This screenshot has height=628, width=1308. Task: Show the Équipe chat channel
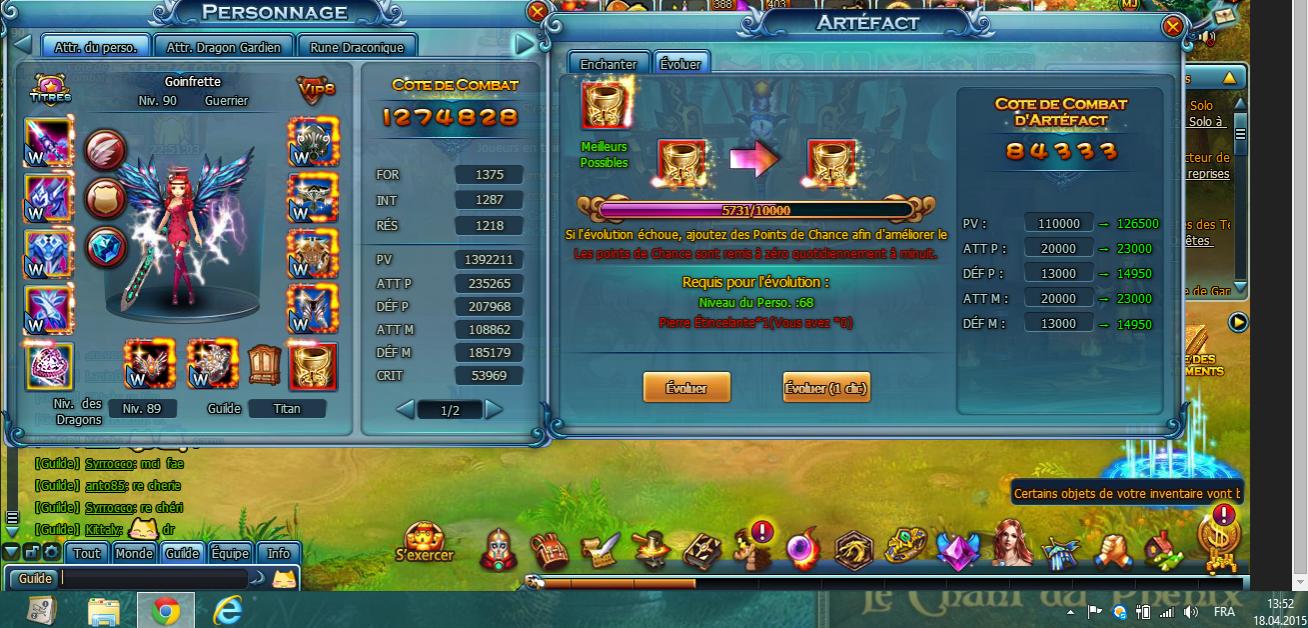point(229,553)
